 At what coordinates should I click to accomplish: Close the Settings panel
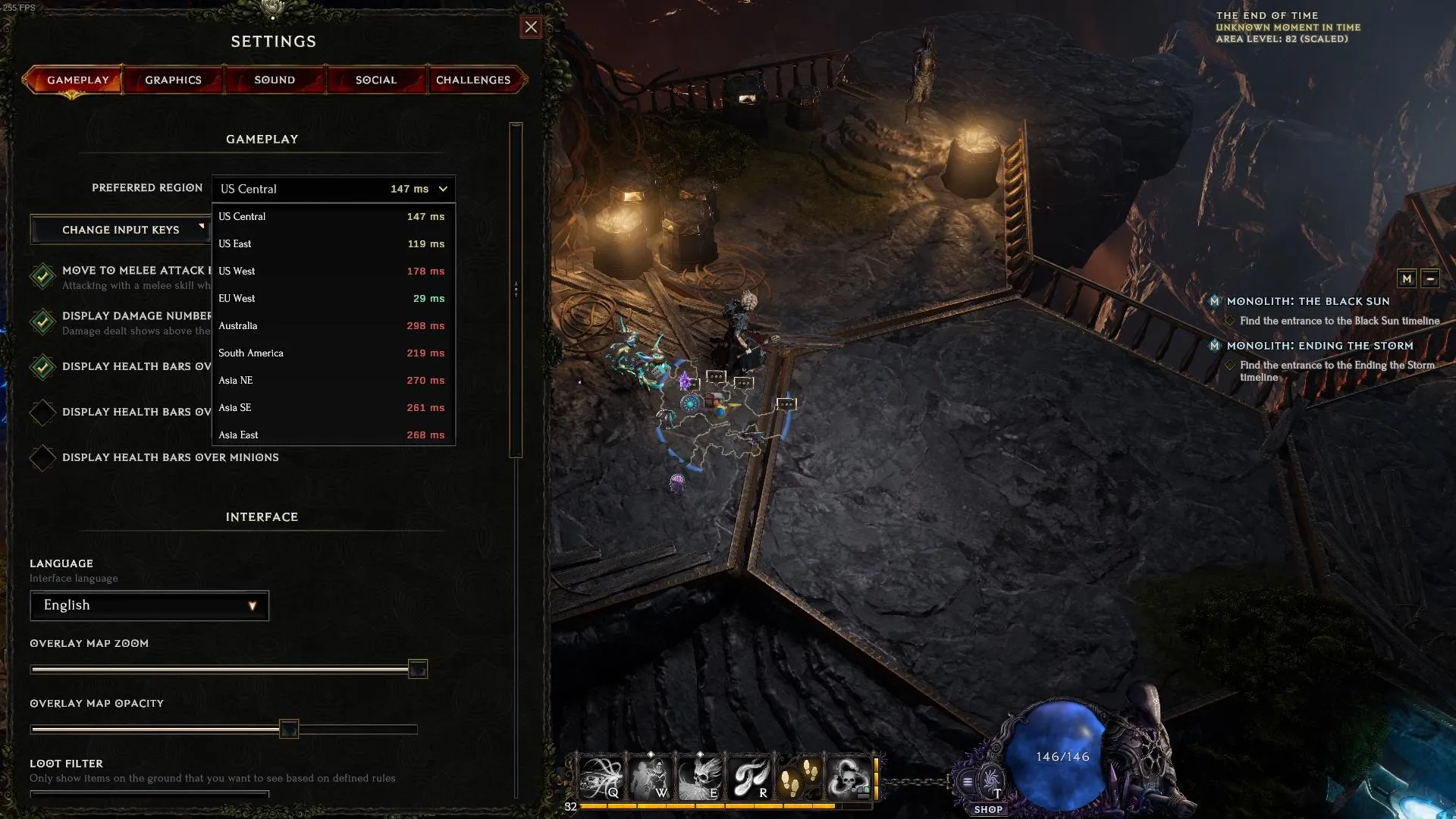click(x=531, y=27)
